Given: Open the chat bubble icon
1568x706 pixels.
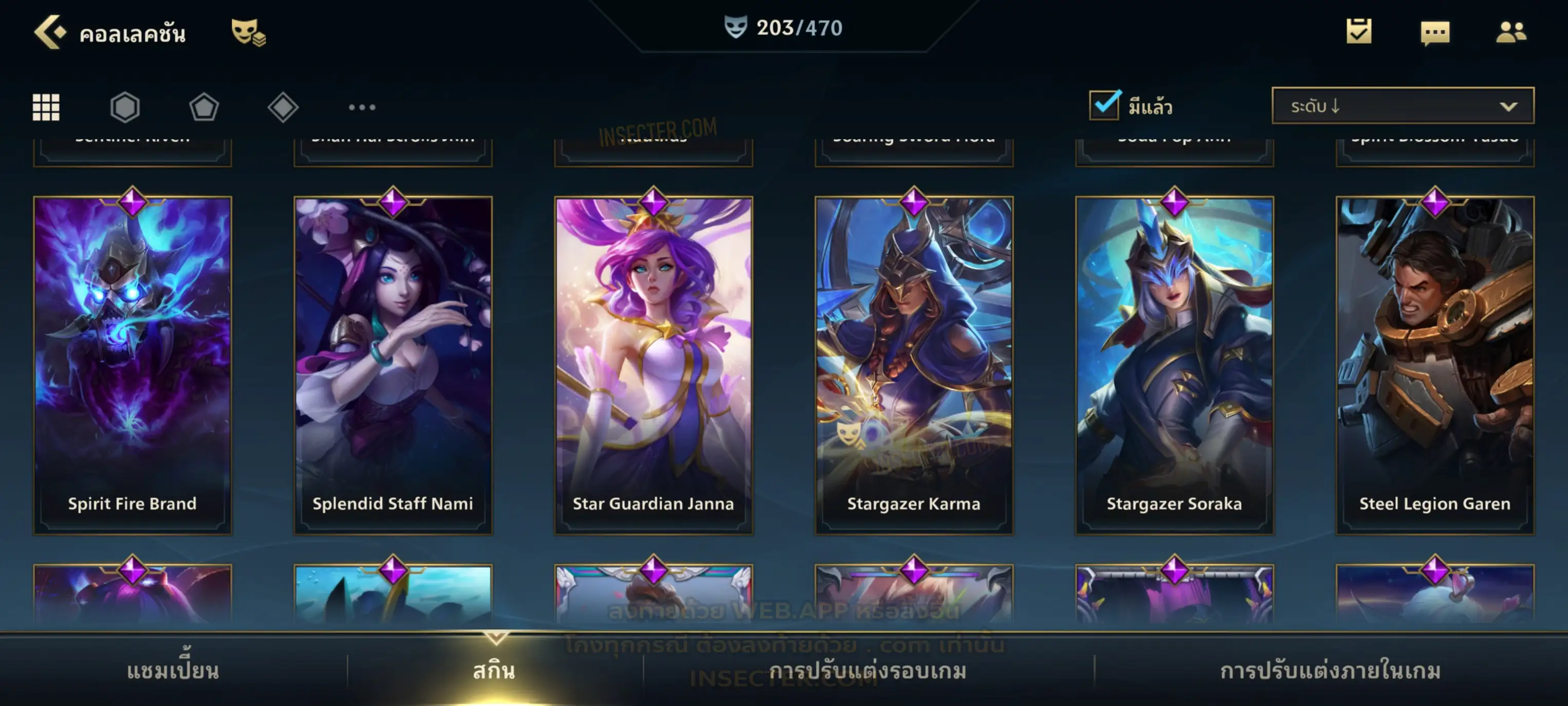Looking at the screenshot, I should 1435,33.
